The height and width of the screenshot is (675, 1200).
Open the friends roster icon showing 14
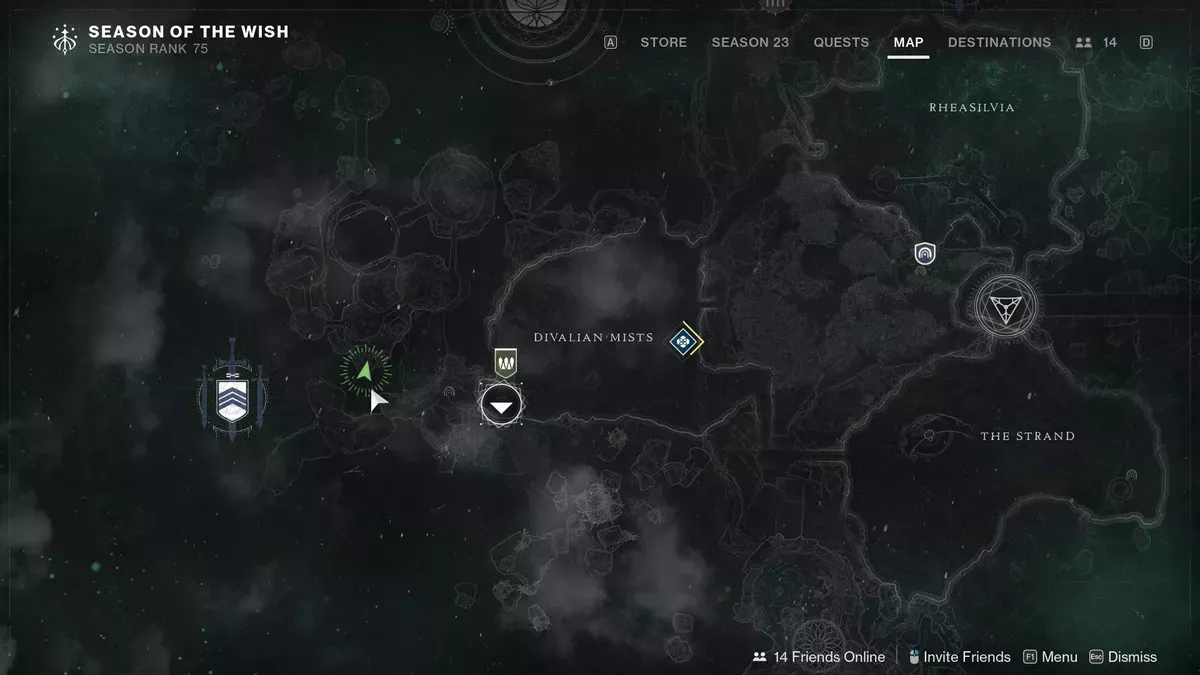click(1096, 42)
